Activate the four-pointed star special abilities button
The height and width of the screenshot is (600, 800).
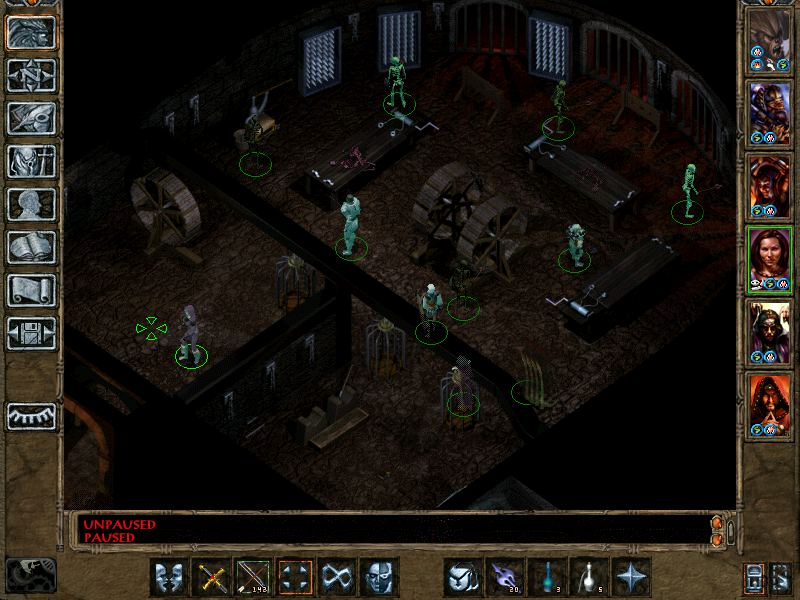click(632, 577)
